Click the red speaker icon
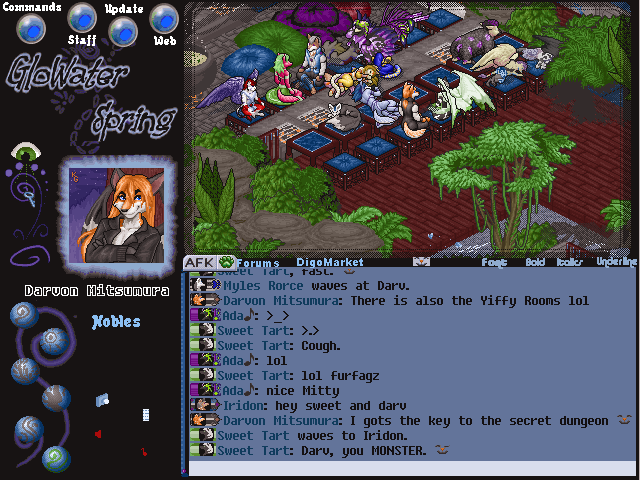 (98, 434)
